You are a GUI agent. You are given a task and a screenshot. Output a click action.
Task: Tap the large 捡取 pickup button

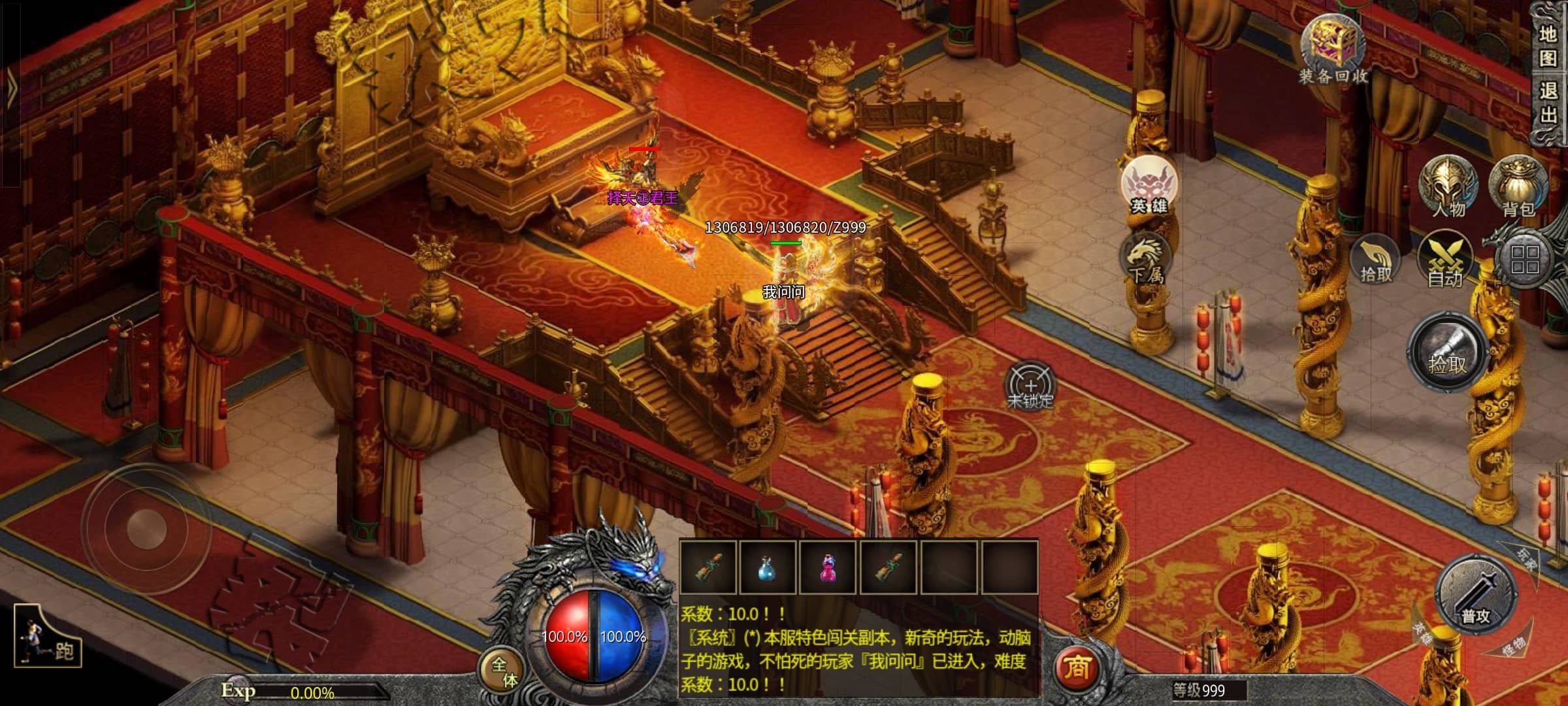[1447, 353]
